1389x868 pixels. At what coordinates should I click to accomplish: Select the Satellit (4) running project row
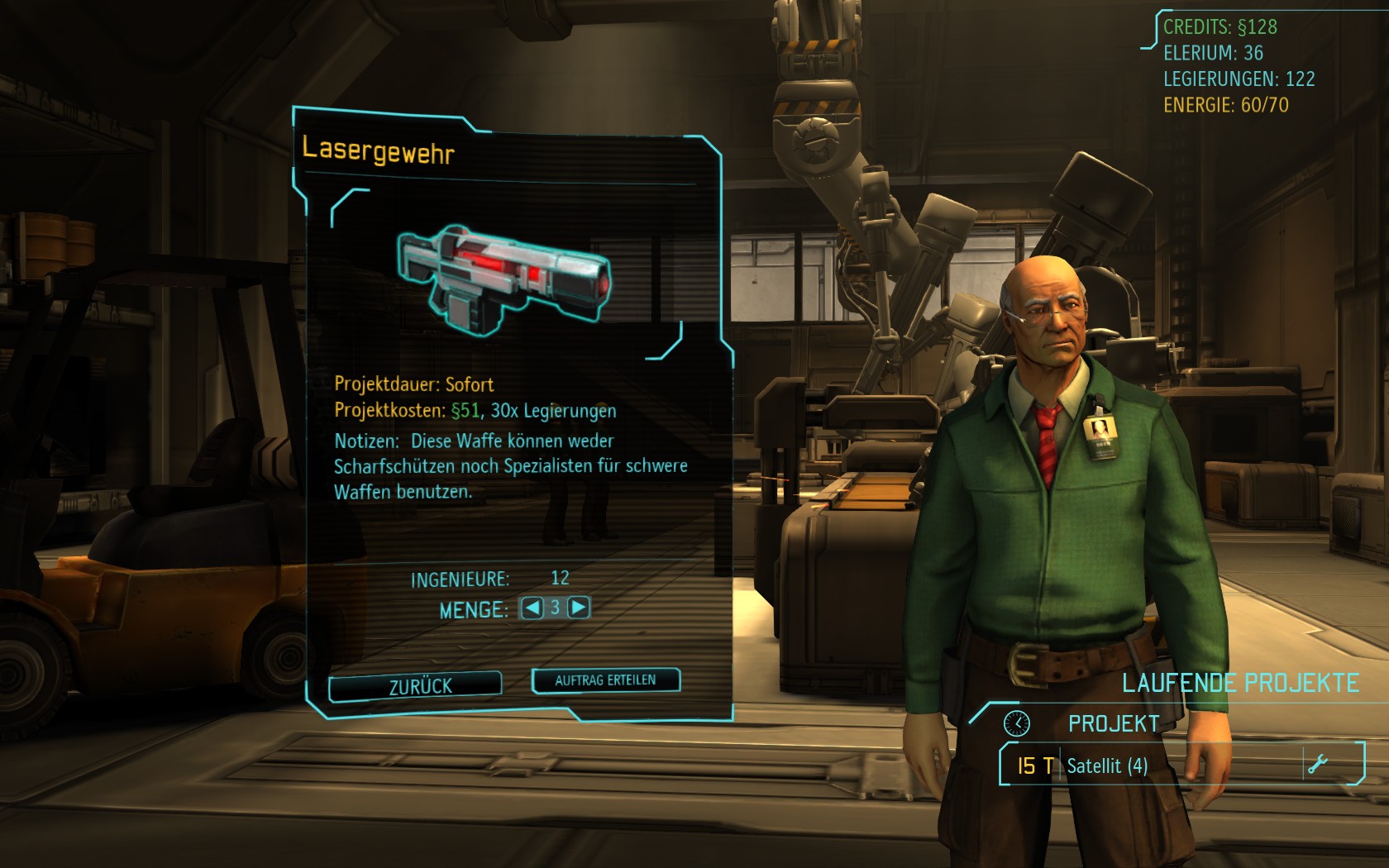1157,765
